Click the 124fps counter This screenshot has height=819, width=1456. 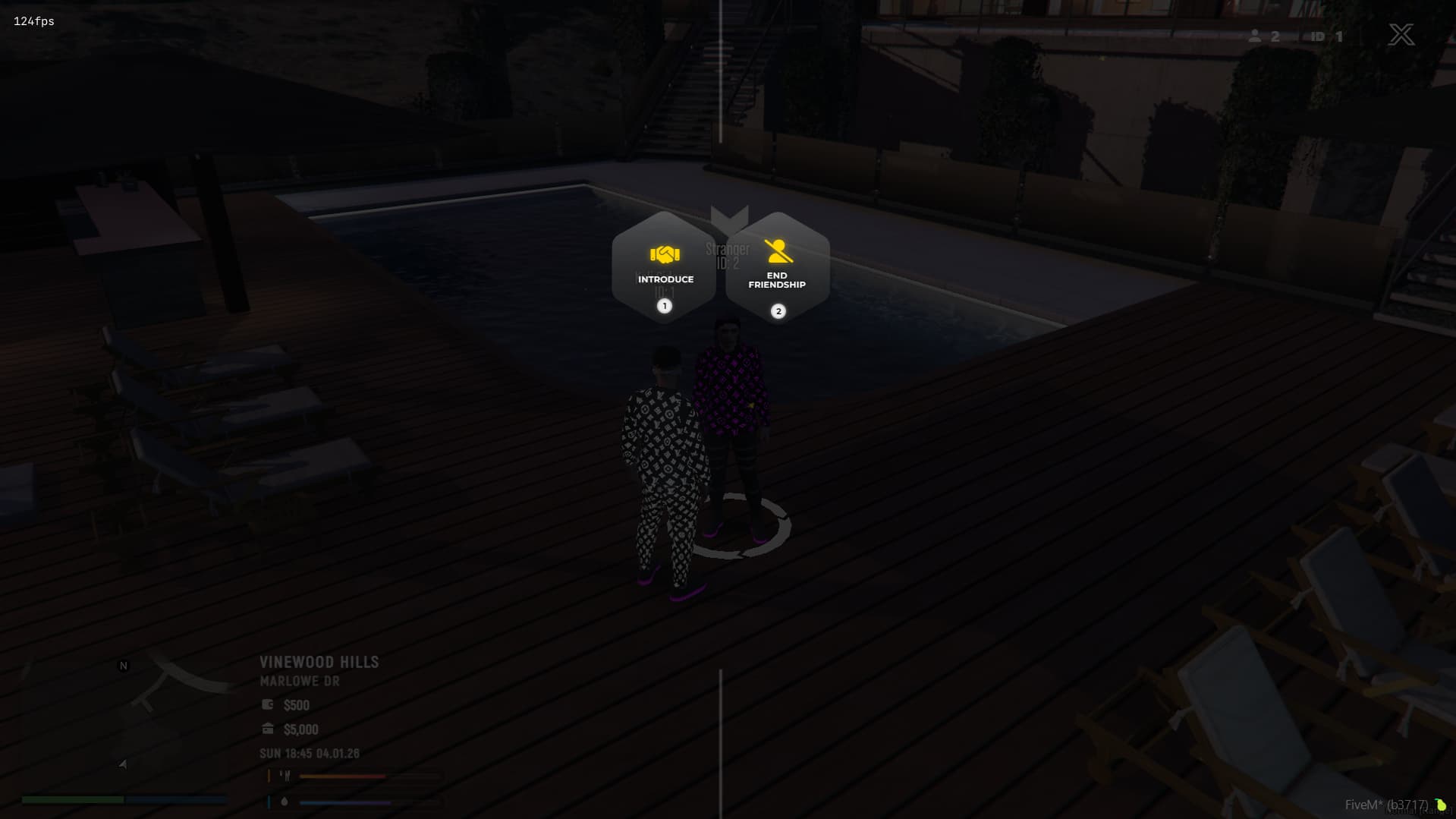pyautogui.click(x=32, y=21)
